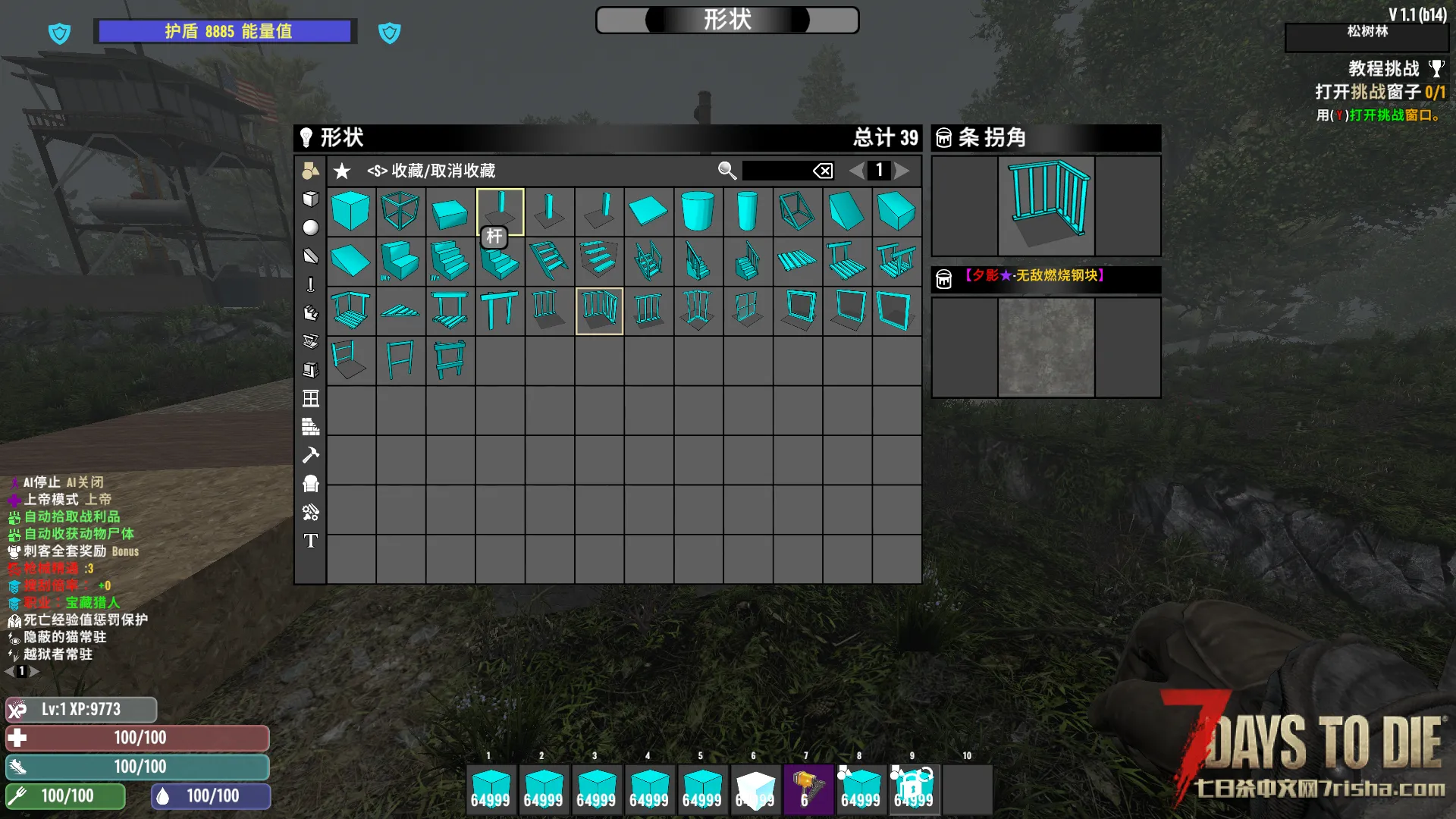The width and height of the screenshot is (1456, 819).
Task: Click the stone texture preview
Action: pos(1046,347)
